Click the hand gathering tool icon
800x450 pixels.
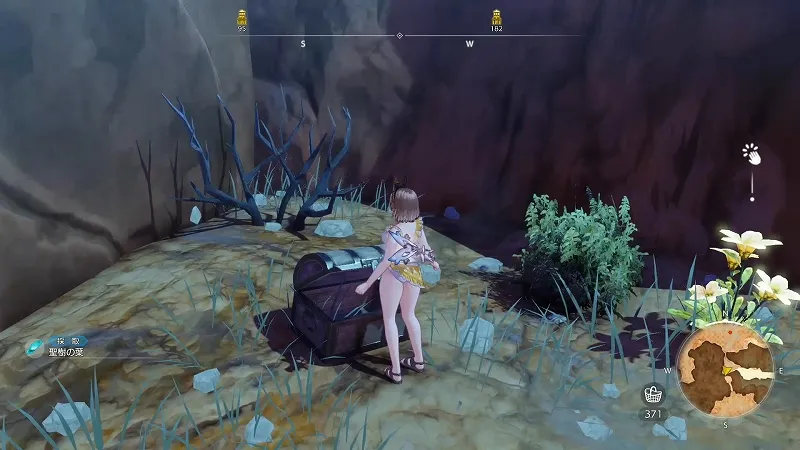[751, 154]
